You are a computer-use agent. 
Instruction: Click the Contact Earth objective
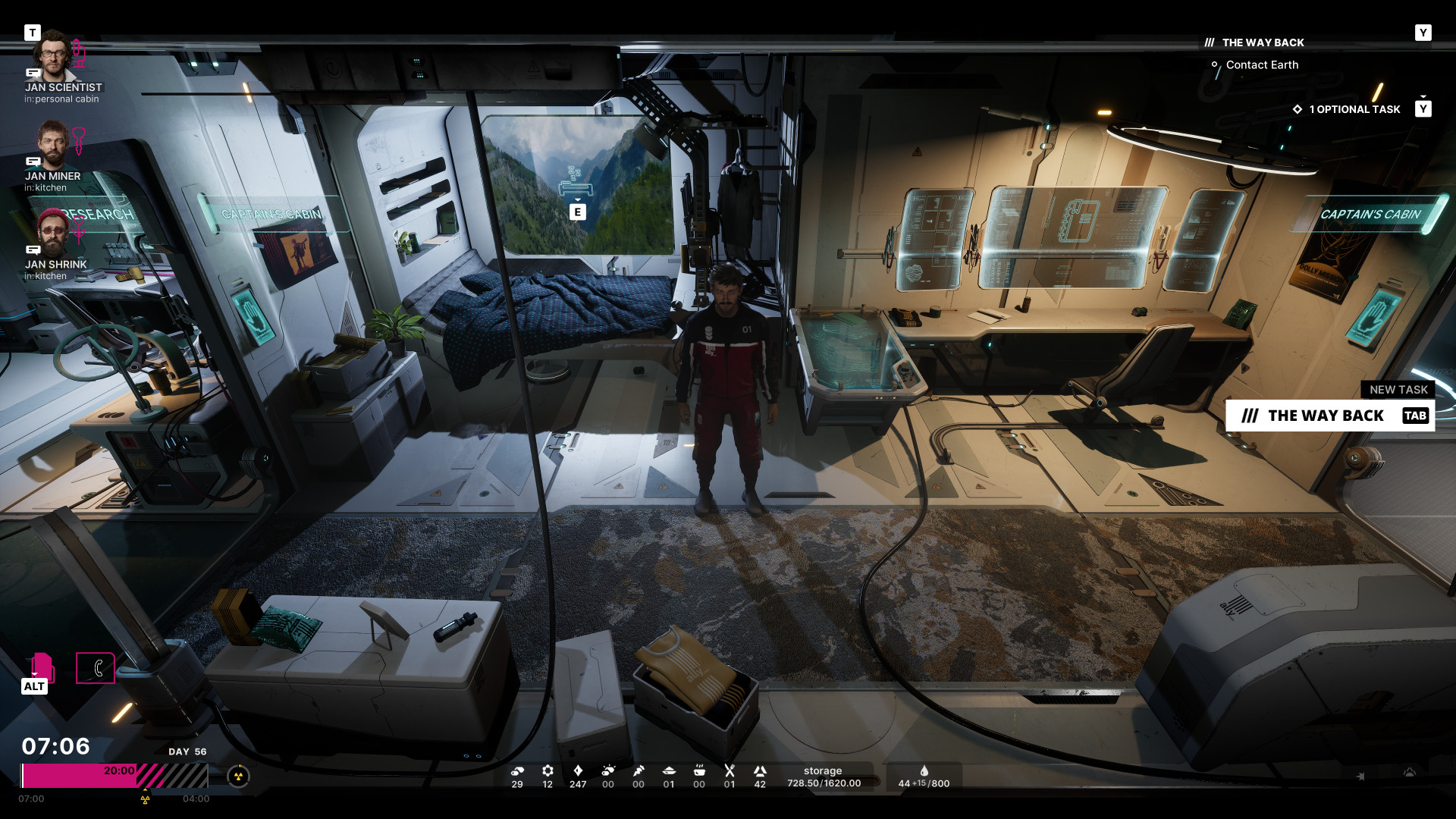1262,65
